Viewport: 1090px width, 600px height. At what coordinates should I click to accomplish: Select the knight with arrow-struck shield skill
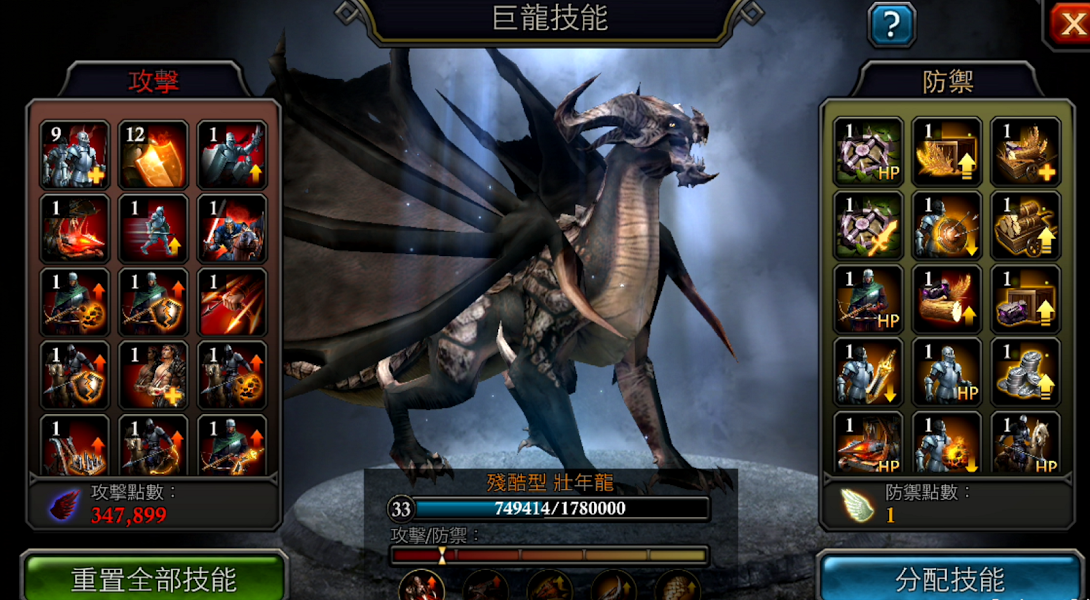pos(946,226)
